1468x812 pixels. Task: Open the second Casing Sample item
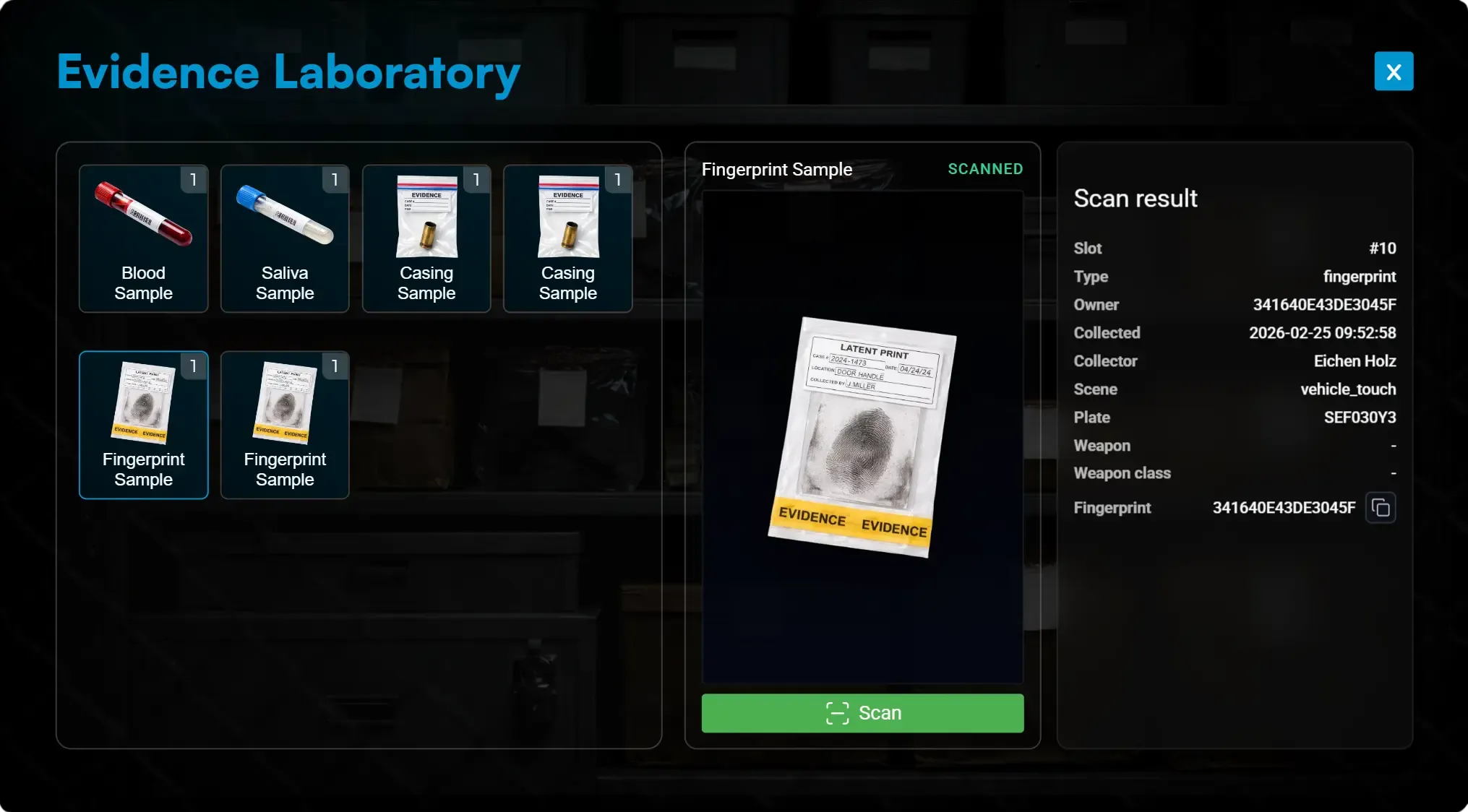click(x=568, y=239)
